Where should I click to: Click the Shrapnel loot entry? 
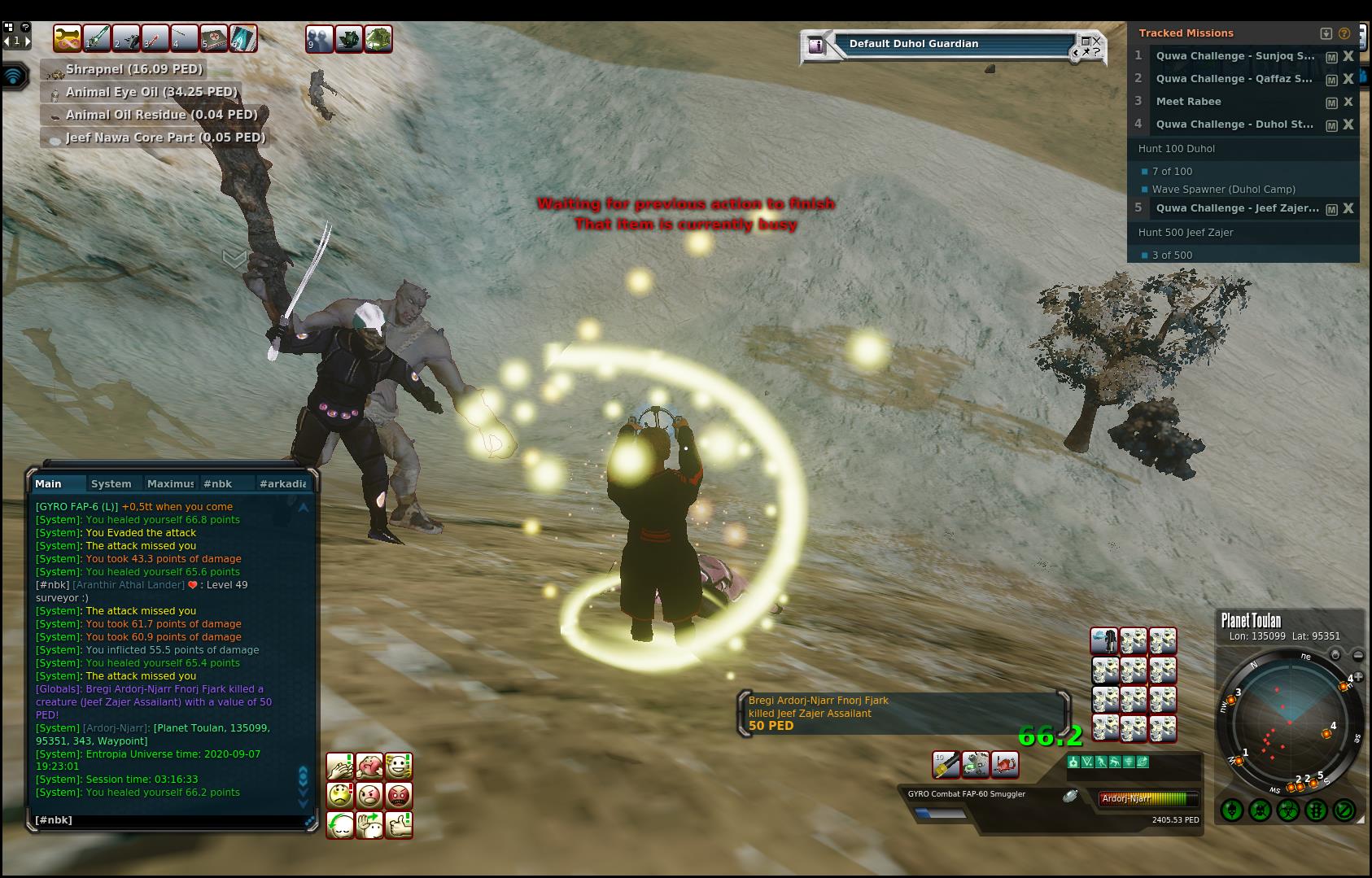tap(133, 70)
